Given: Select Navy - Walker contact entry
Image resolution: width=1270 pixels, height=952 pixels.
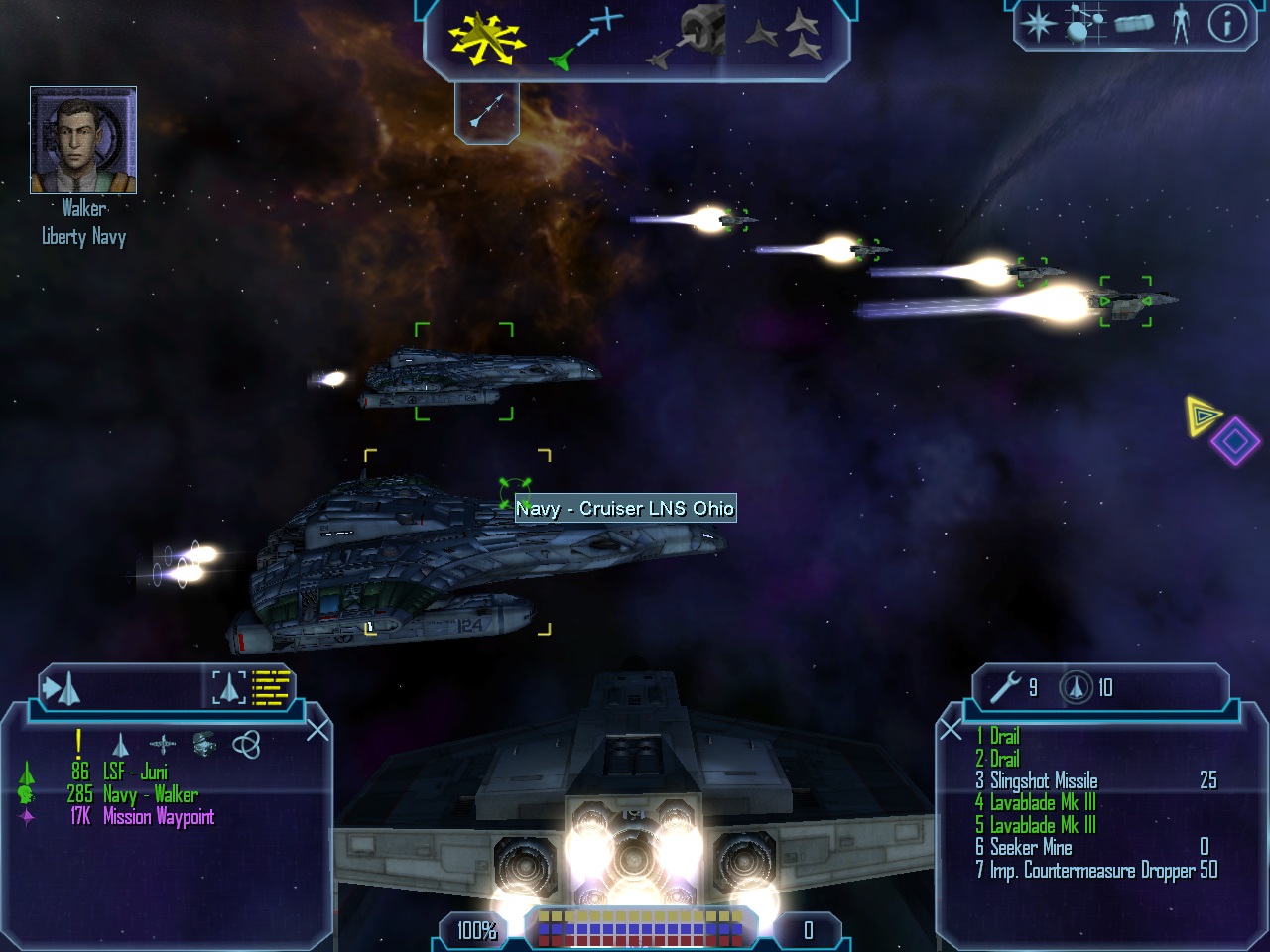Looking at the screenshot, I should tap(149, 794).
